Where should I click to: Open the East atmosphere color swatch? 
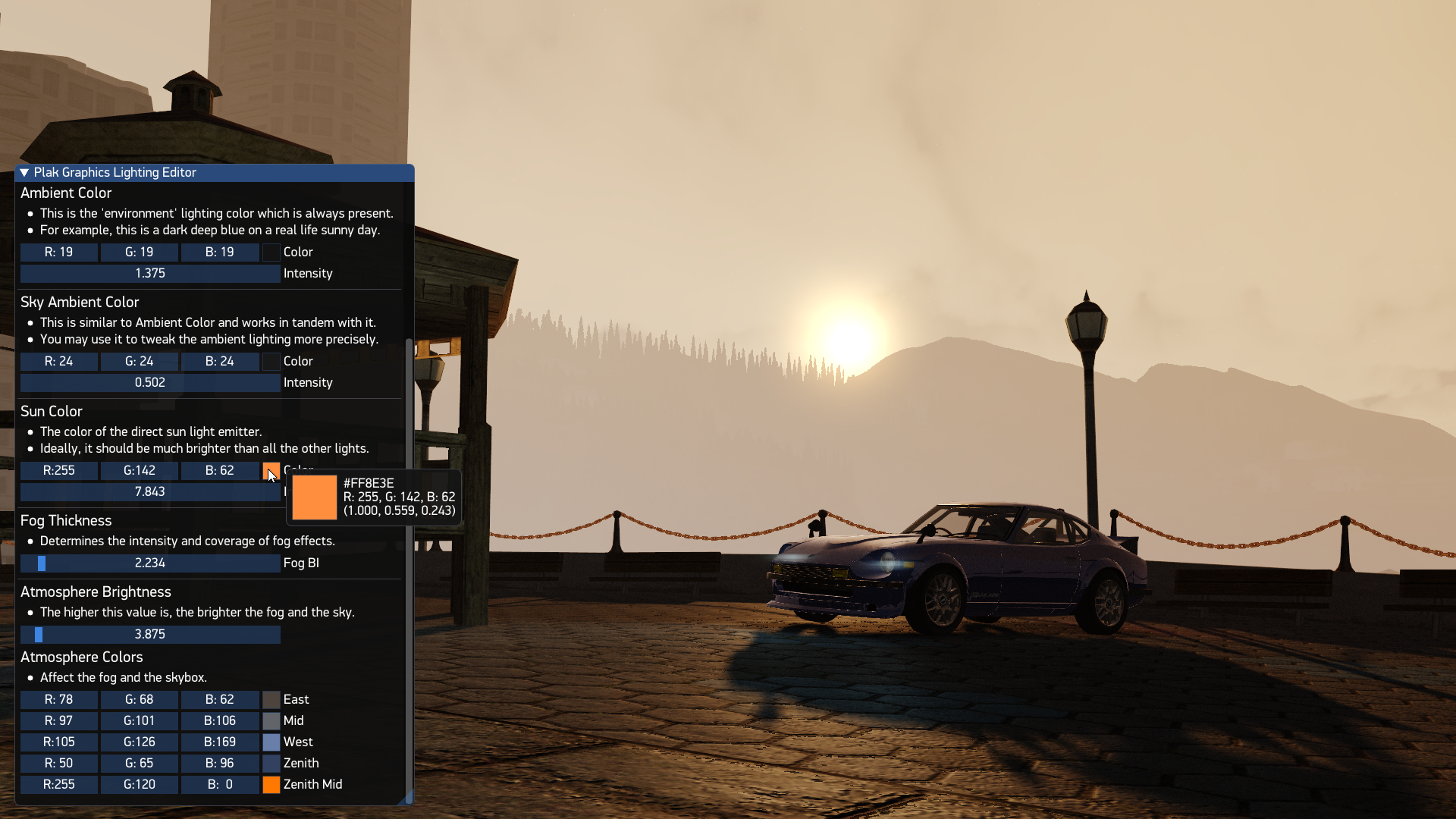coord(271,700)
